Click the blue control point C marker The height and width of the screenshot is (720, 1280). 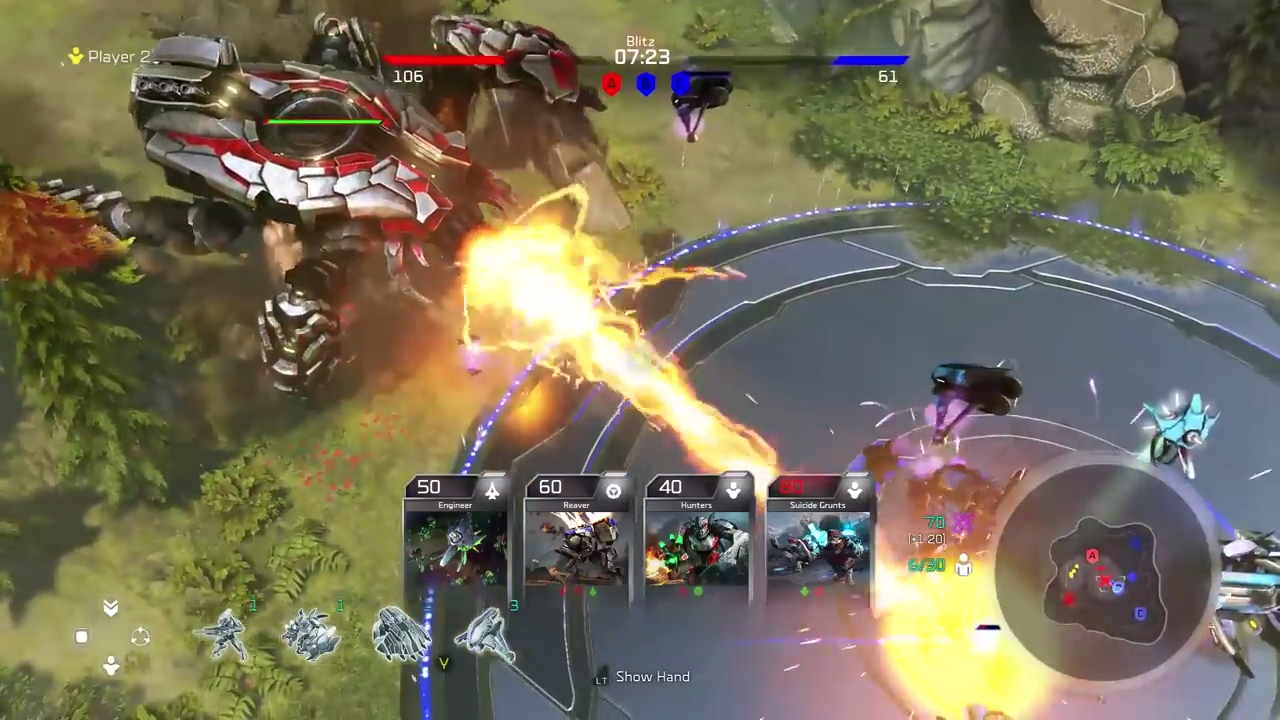pos(681,85)
